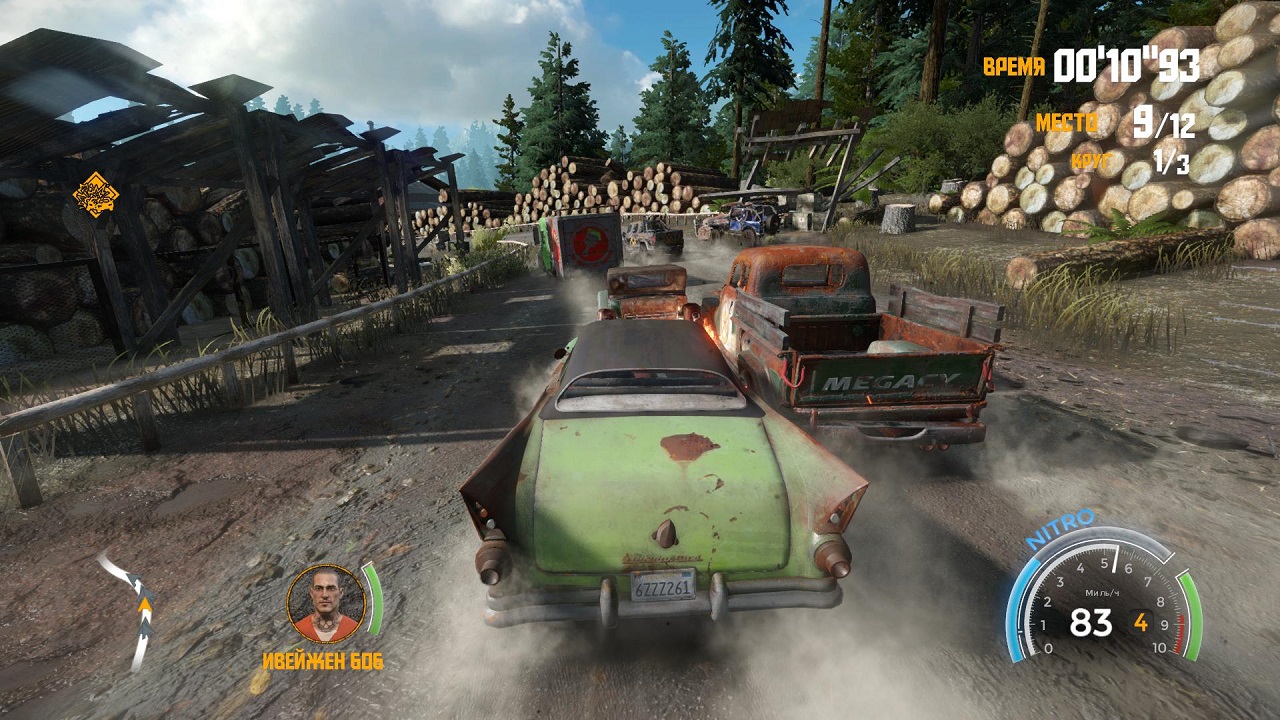
Task: Click the driver portrait above Ивейжен Боб
Action: (325, 603)
